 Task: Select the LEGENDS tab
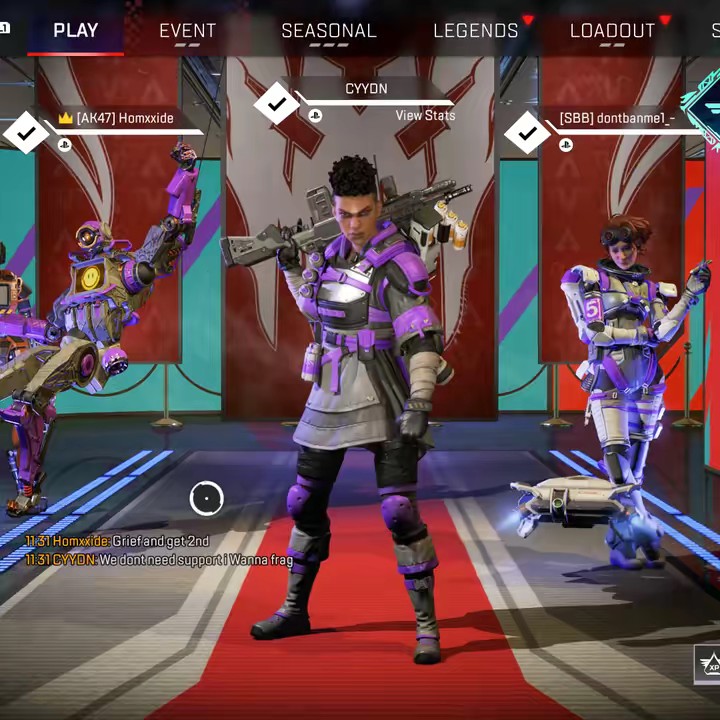click(476, 30)
